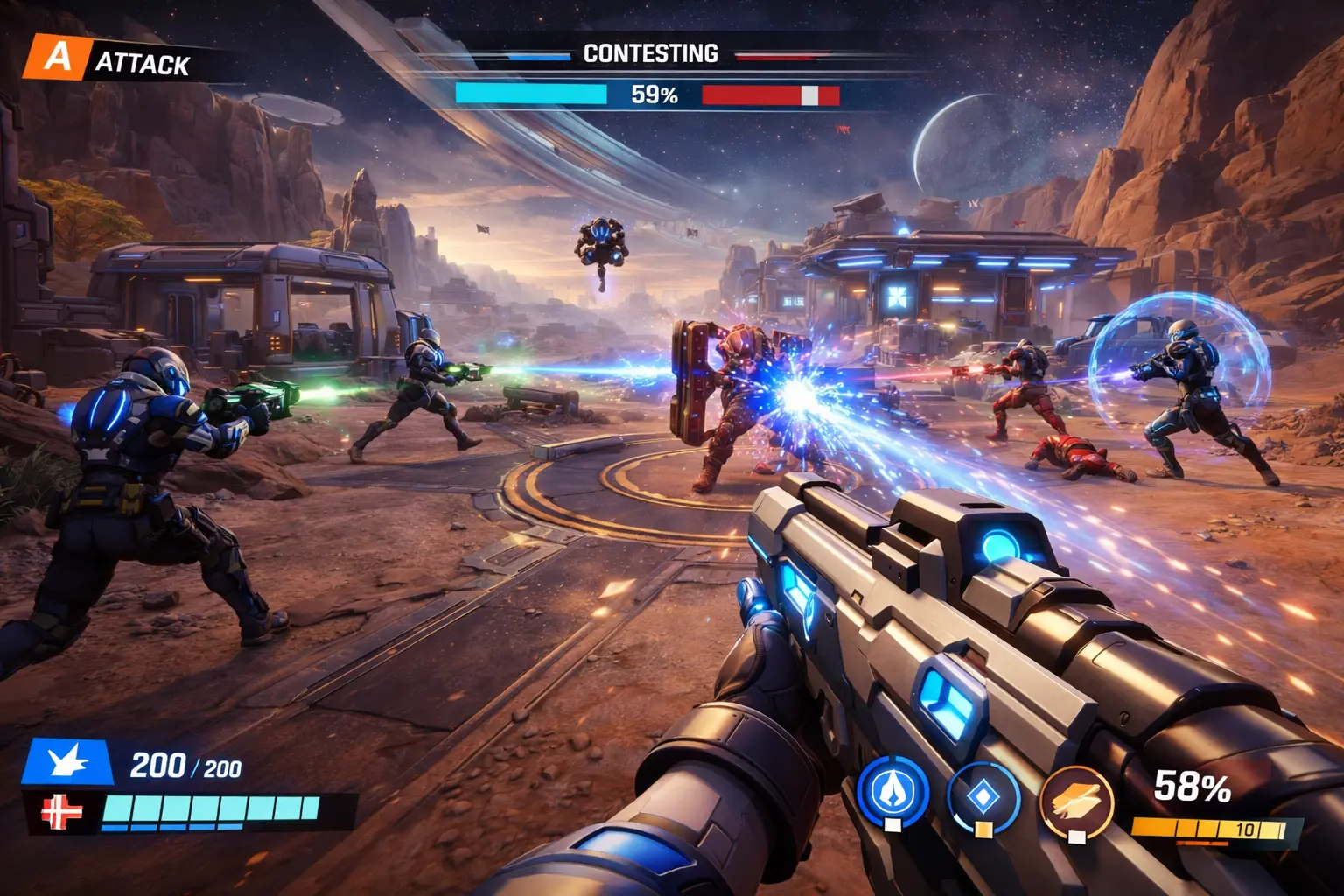This screenshot has width=1344, height=896.
Task: Trigger the blue diamond ability icon
Action: [983, 795]
